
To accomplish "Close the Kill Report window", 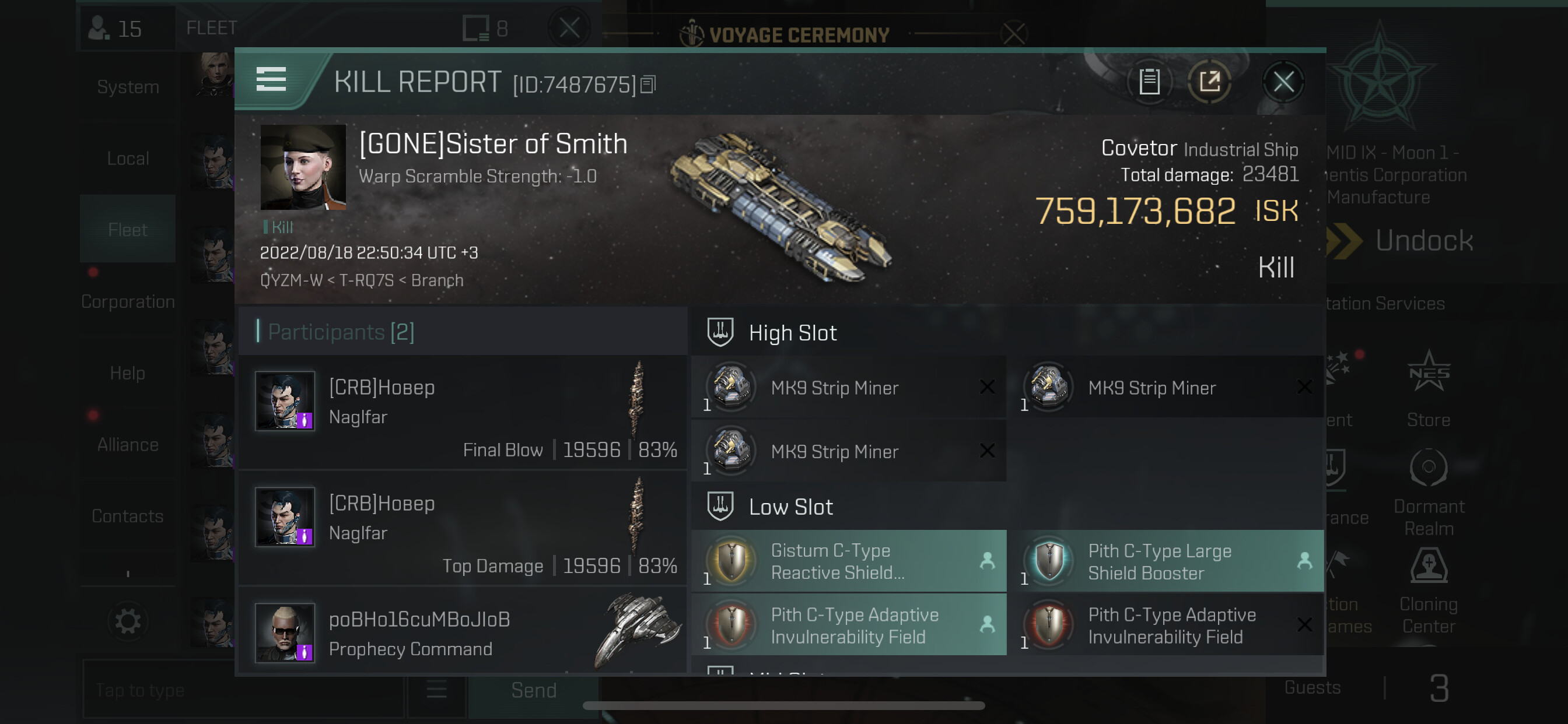I will click(x=1283, y=82).
